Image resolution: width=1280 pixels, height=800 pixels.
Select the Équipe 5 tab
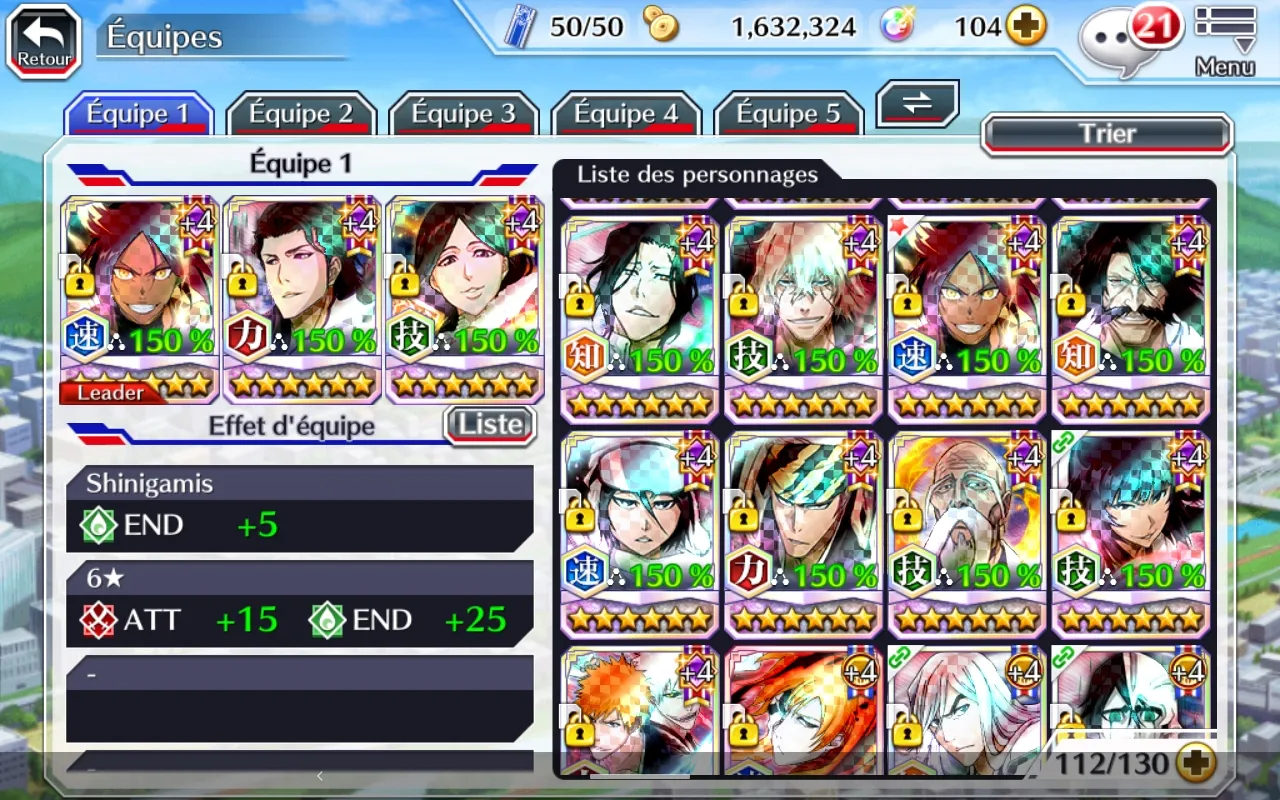[x=788, y=114]
